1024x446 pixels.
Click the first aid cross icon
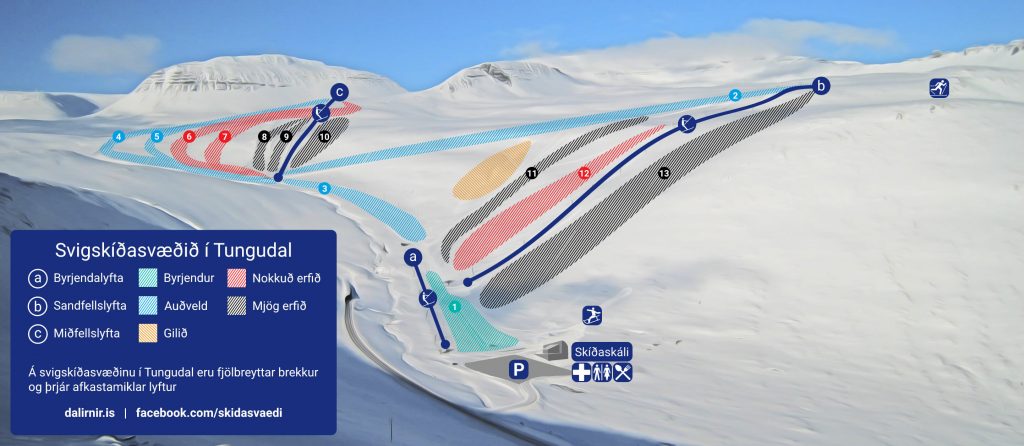(x=581, y=373)
